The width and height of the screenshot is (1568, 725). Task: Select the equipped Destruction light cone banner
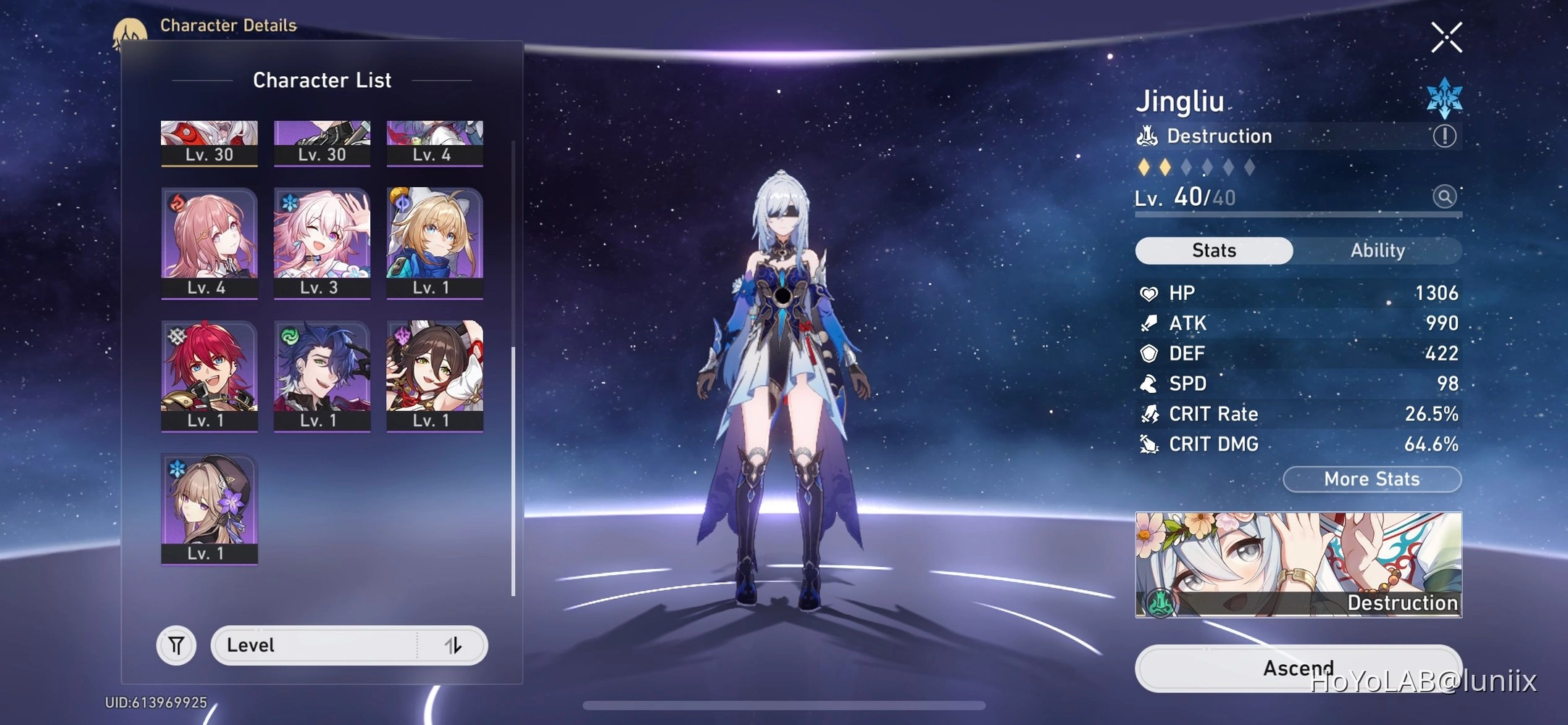(x=1298, y=564)
